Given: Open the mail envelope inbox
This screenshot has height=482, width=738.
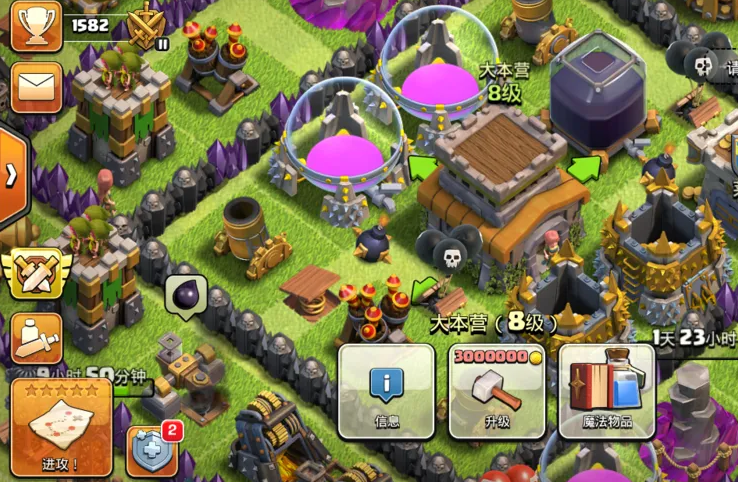Looking at the screenshot, I should [34, 85].
